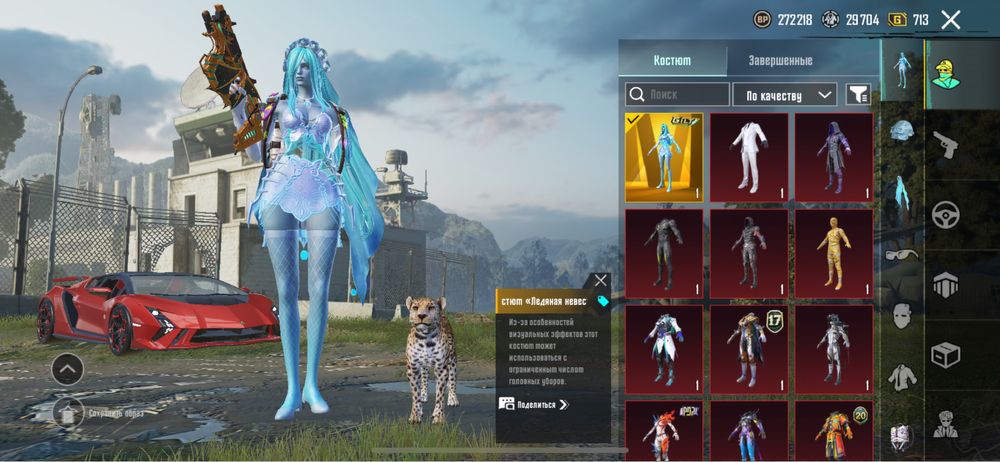Choose the white suit costume
This screenshot has width=1000, height=462.
point(749,157)
